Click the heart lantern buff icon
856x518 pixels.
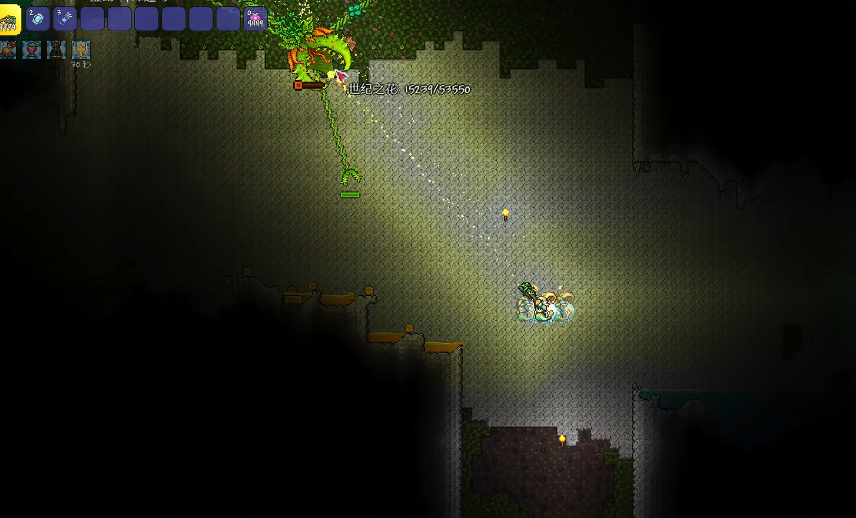coord(33,49)
